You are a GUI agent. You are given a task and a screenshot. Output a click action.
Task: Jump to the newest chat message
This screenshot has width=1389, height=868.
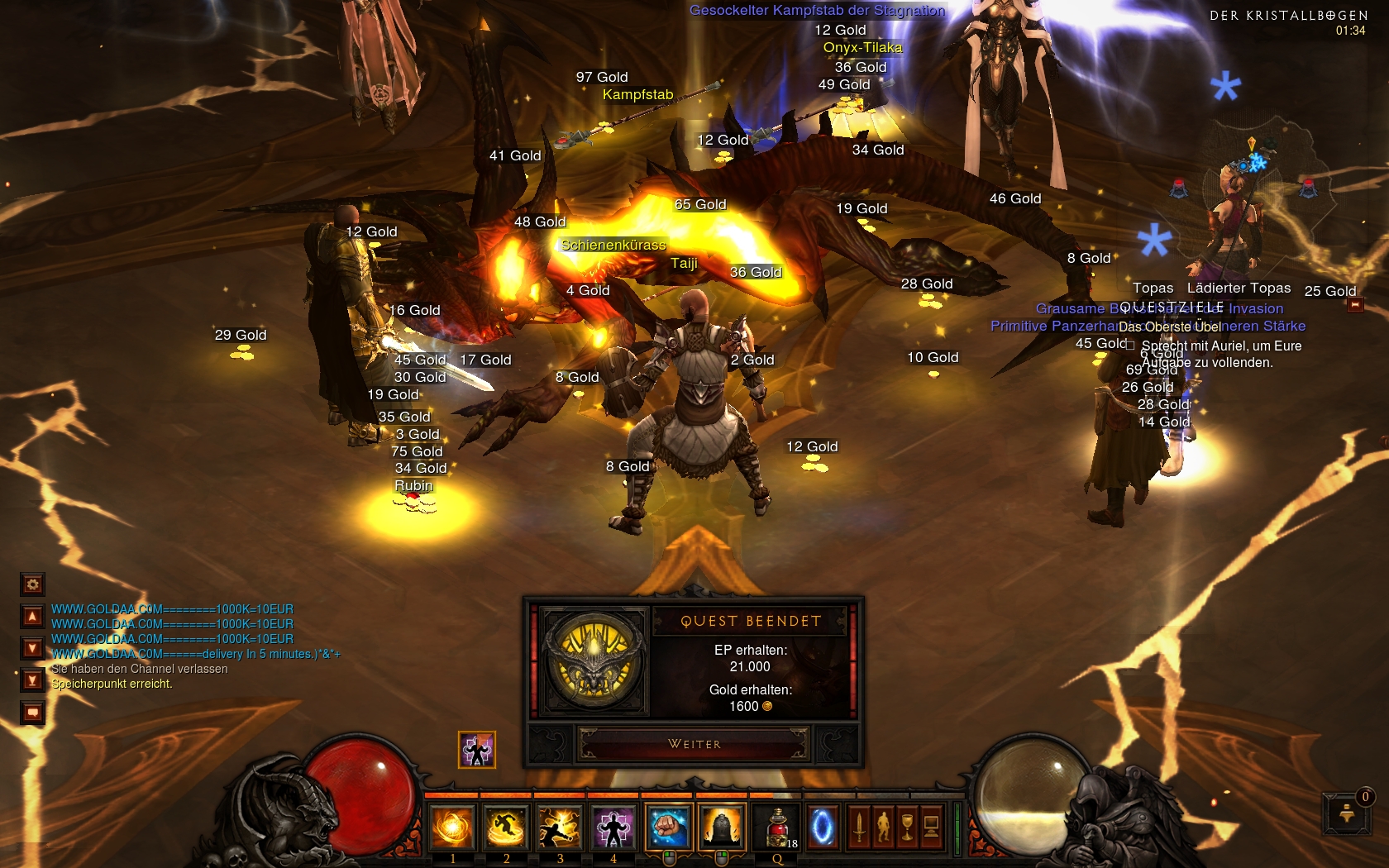pyautogui.click(x=32, y=680)
